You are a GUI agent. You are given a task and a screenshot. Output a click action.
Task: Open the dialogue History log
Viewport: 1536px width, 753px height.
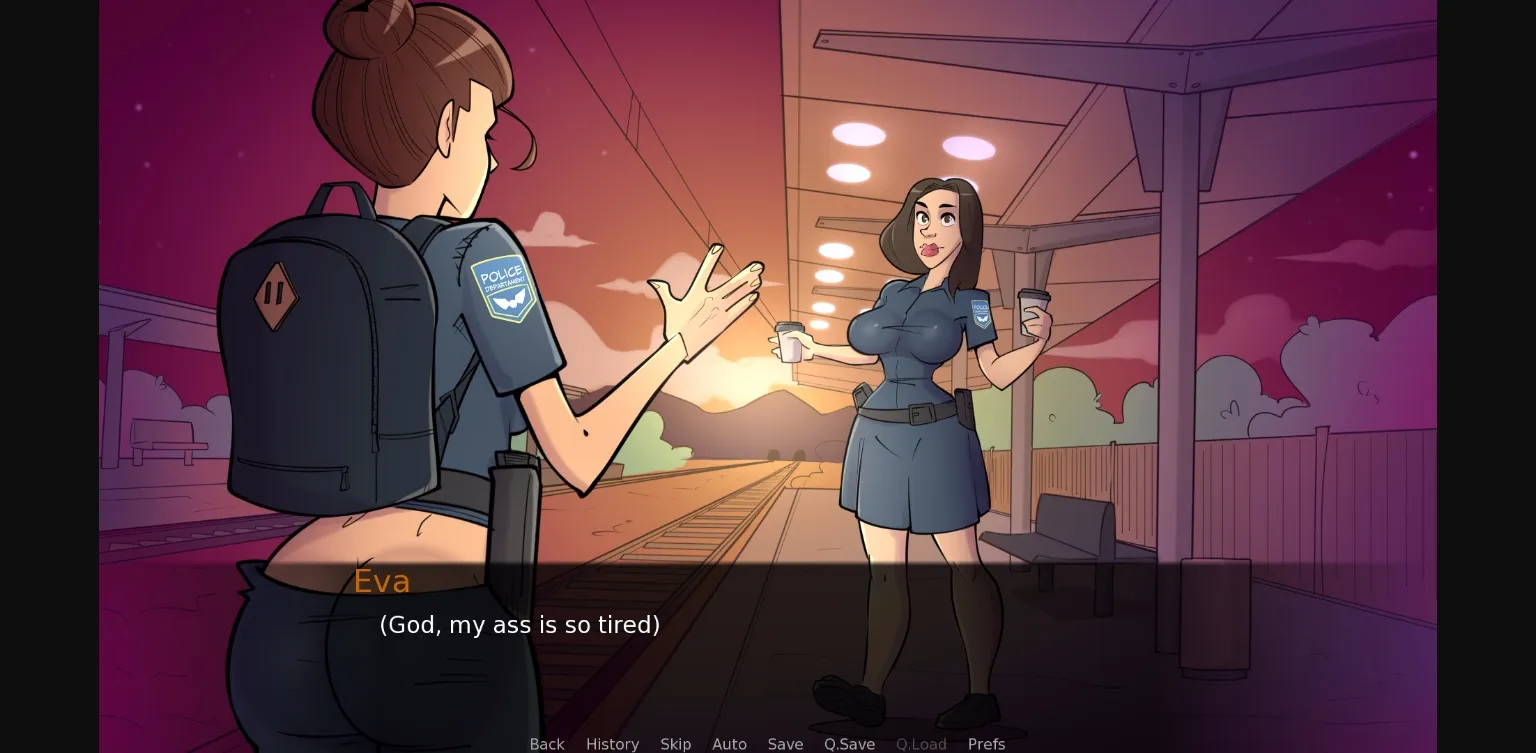pos(612,744)
